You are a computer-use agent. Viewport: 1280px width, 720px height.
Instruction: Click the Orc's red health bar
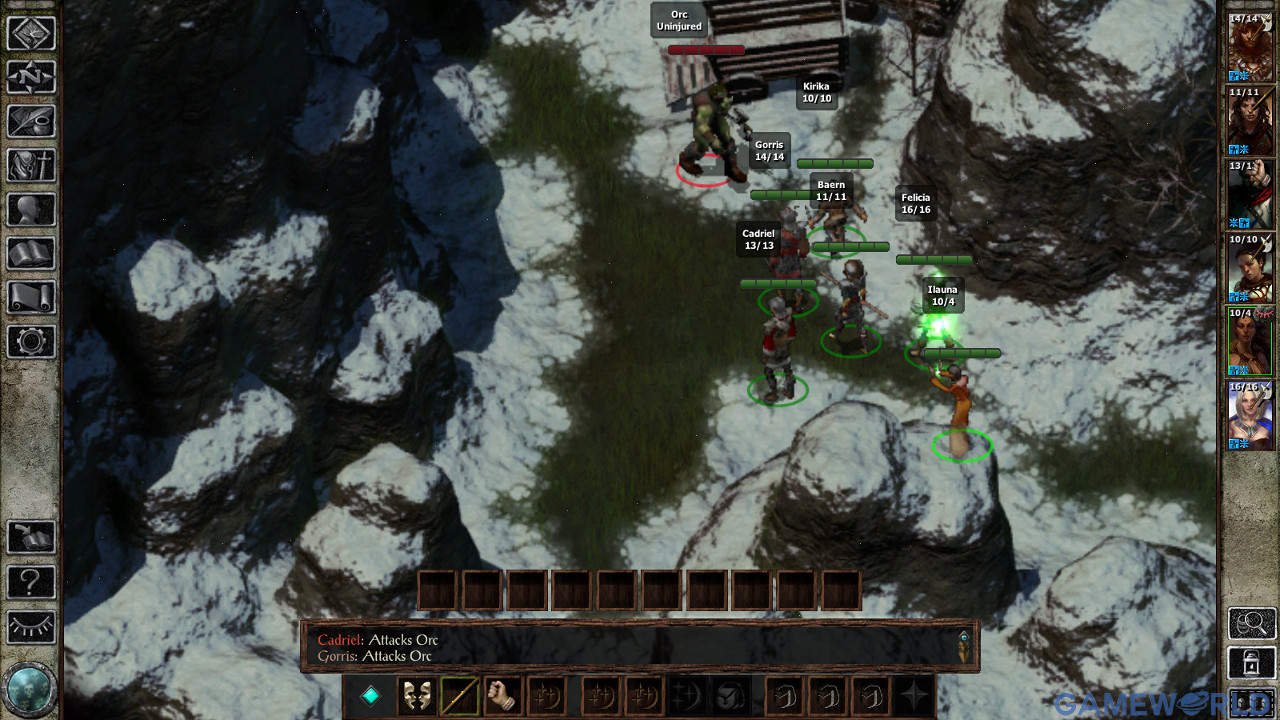pyautogui.click(x=707, y=48)
